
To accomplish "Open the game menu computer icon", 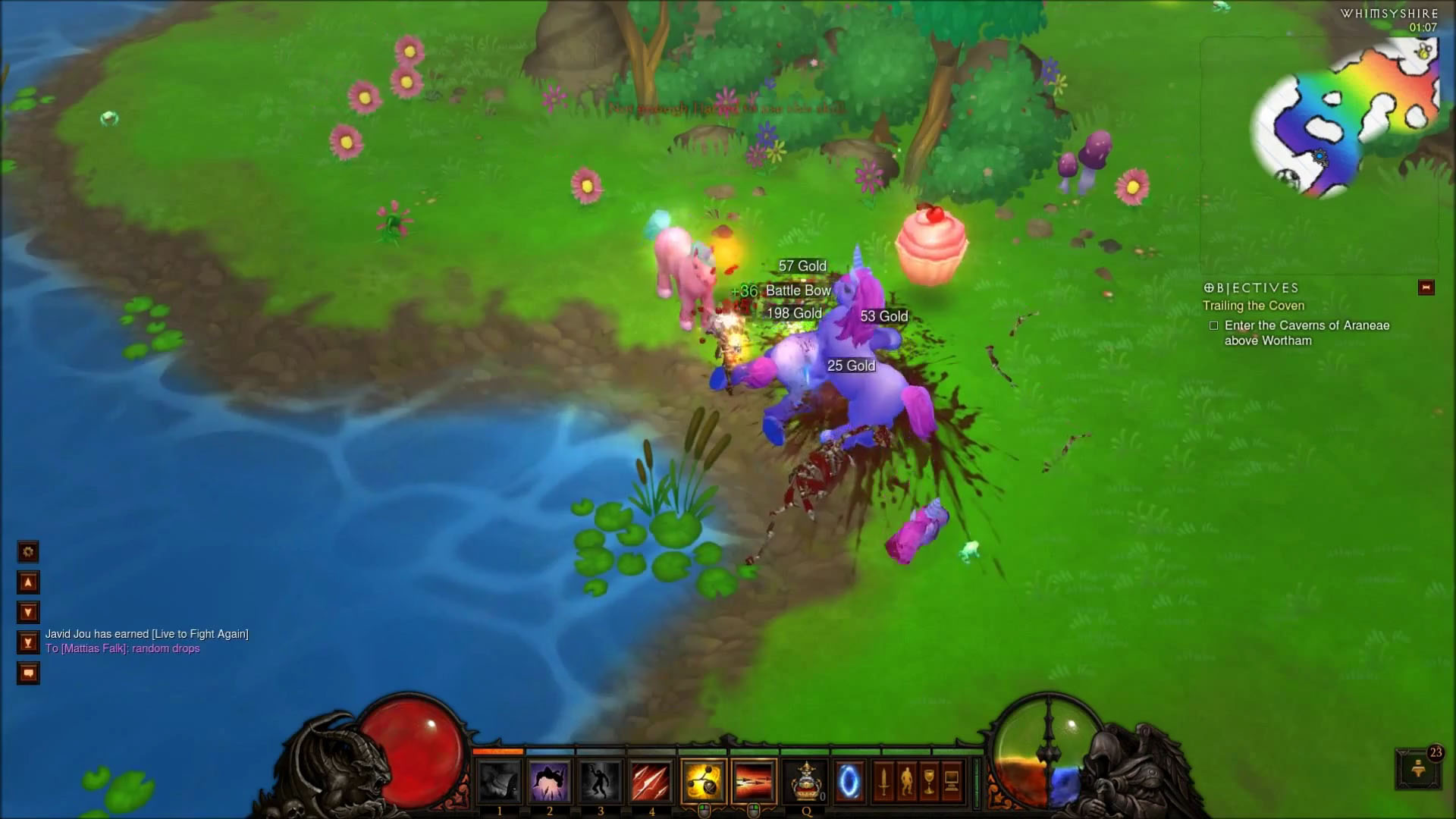I will [952, 781].
